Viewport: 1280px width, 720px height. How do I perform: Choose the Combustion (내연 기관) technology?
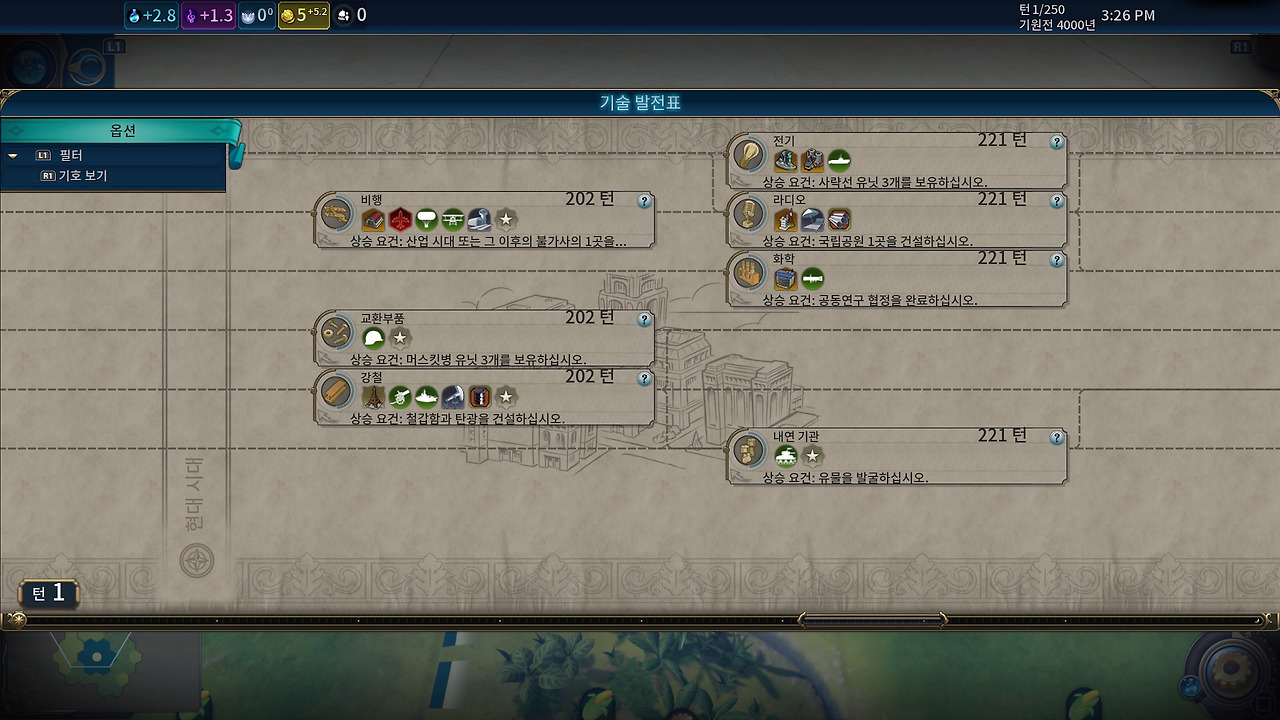(x=897, y=456)
